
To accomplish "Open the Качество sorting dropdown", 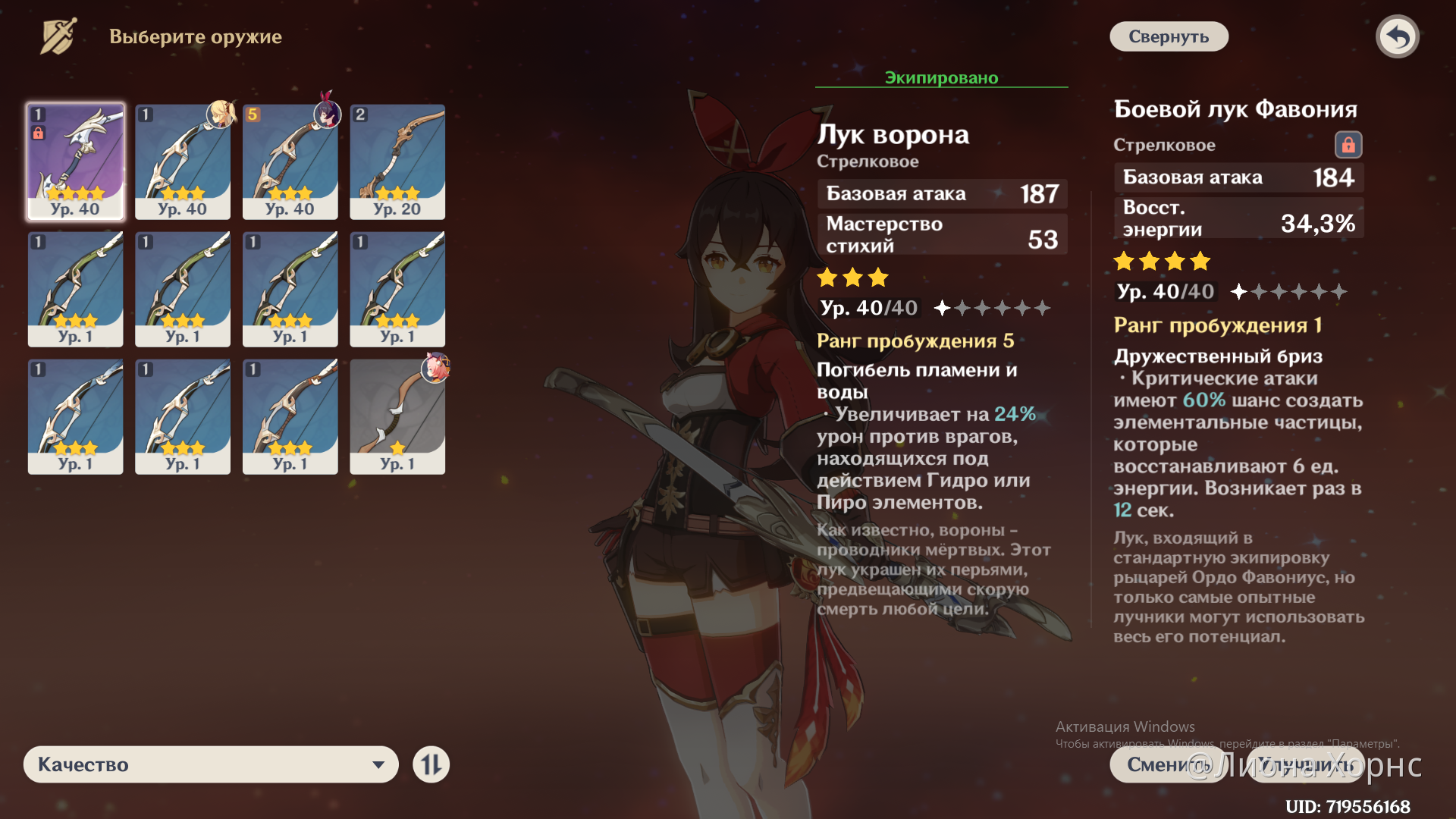I will pos(211,764).
